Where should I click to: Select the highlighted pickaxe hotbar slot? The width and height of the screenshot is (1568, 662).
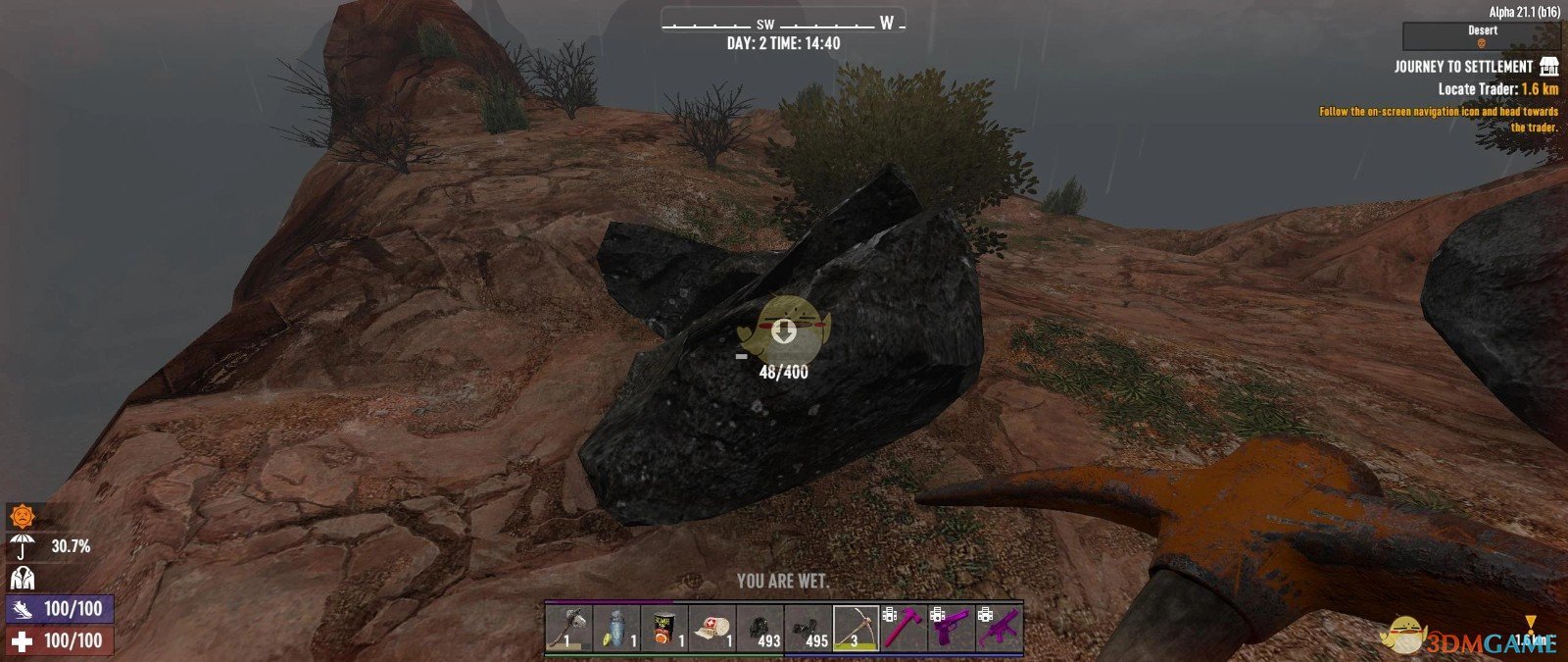[x=857, y=628]
